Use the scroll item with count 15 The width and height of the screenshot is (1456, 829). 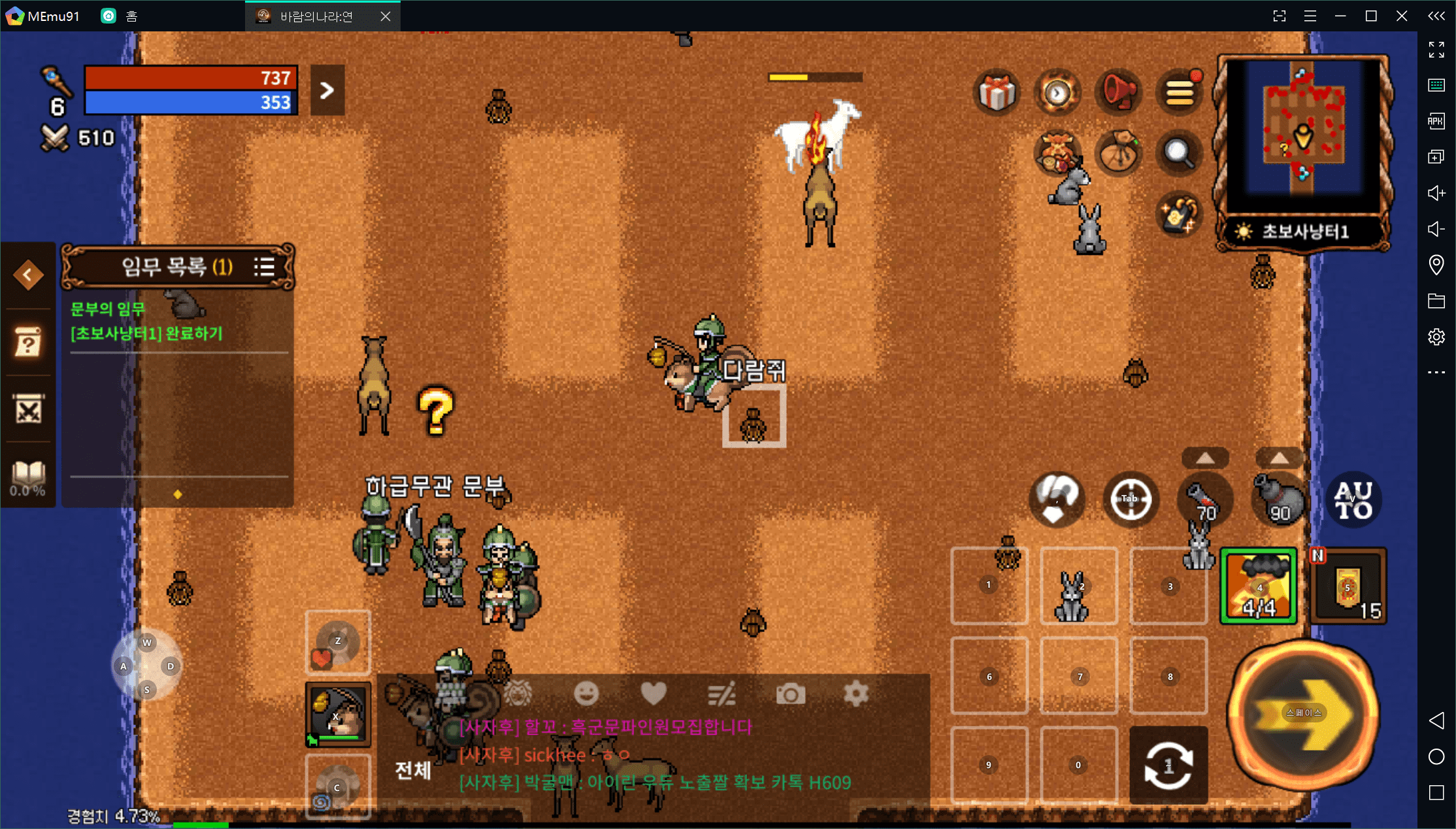pos(1349,586)
